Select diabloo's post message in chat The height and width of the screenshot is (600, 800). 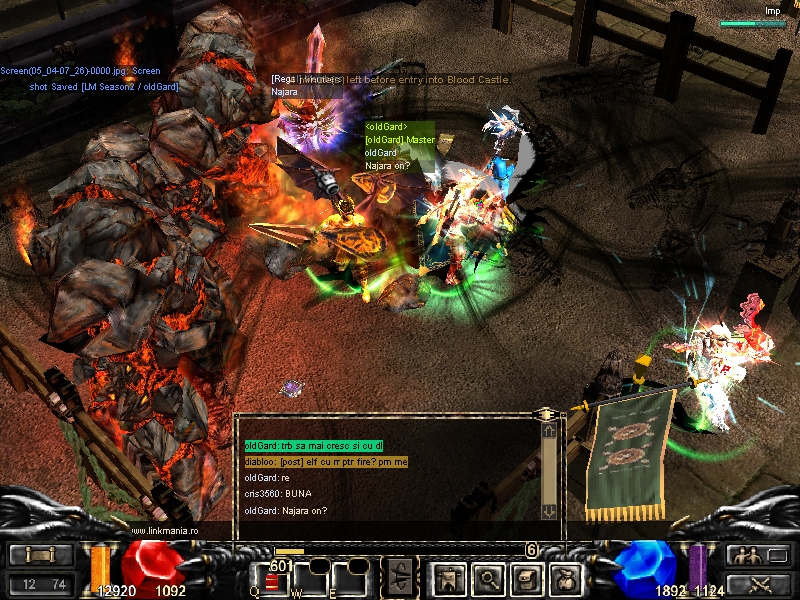pyautogui.click(x=326, y=462)
